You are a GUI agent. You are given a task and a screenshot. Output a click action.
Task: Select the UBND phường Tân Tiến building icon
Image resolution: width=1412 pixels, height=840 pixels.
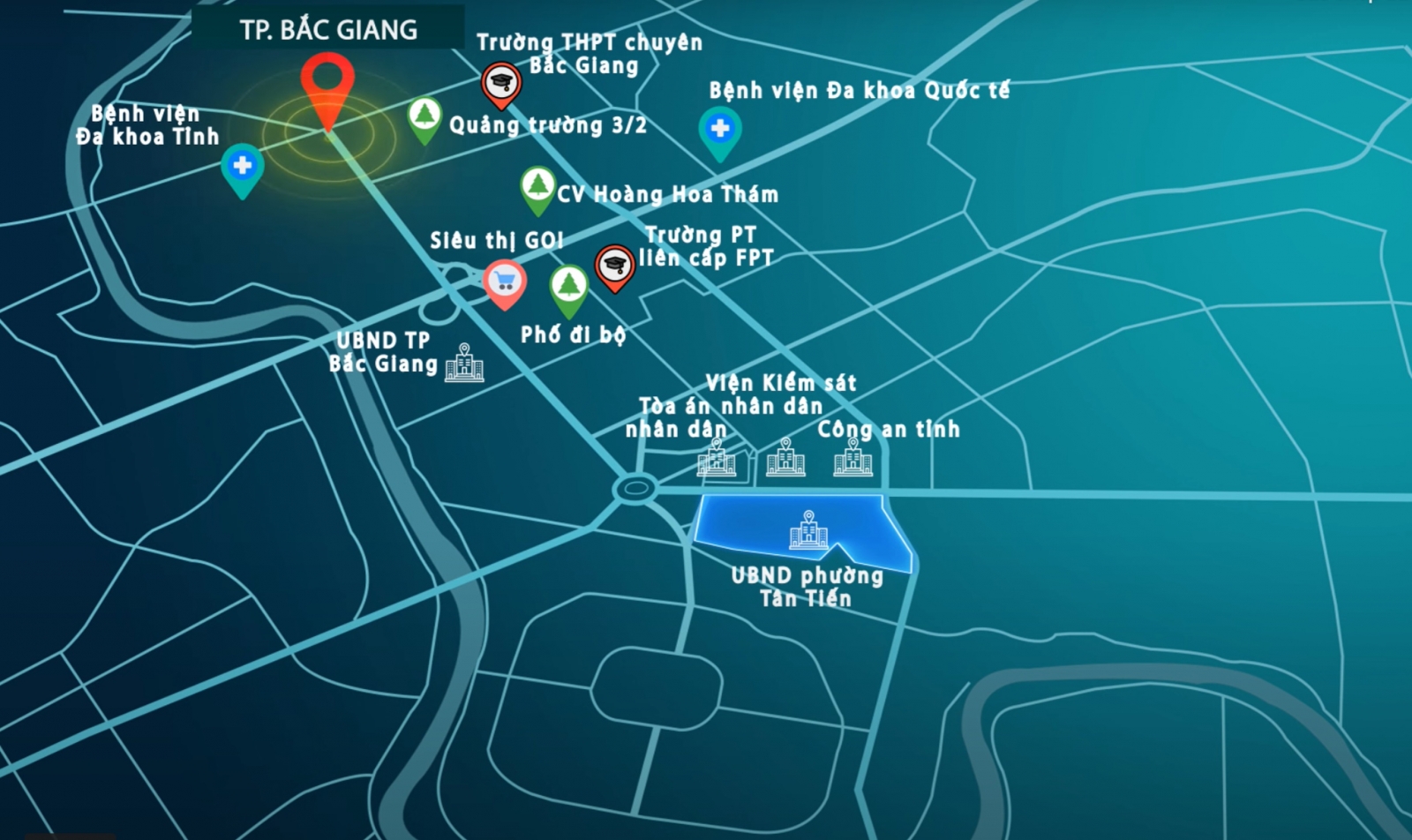[x=808, y=531]
